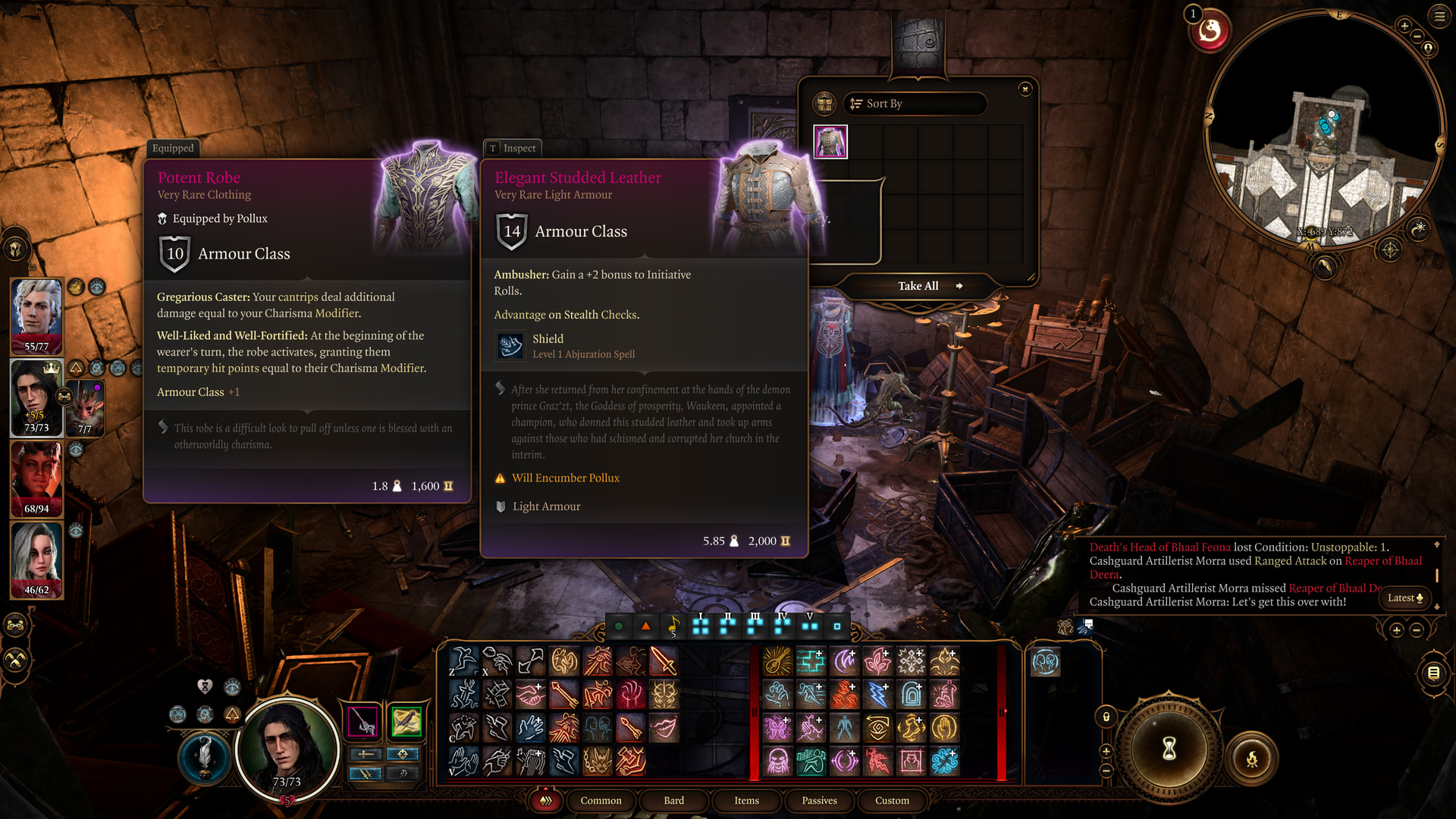The height and width of the screenshot is (819, 1456).
Task: Open the Sort By dropdown
Action: [x=915, y=104]
